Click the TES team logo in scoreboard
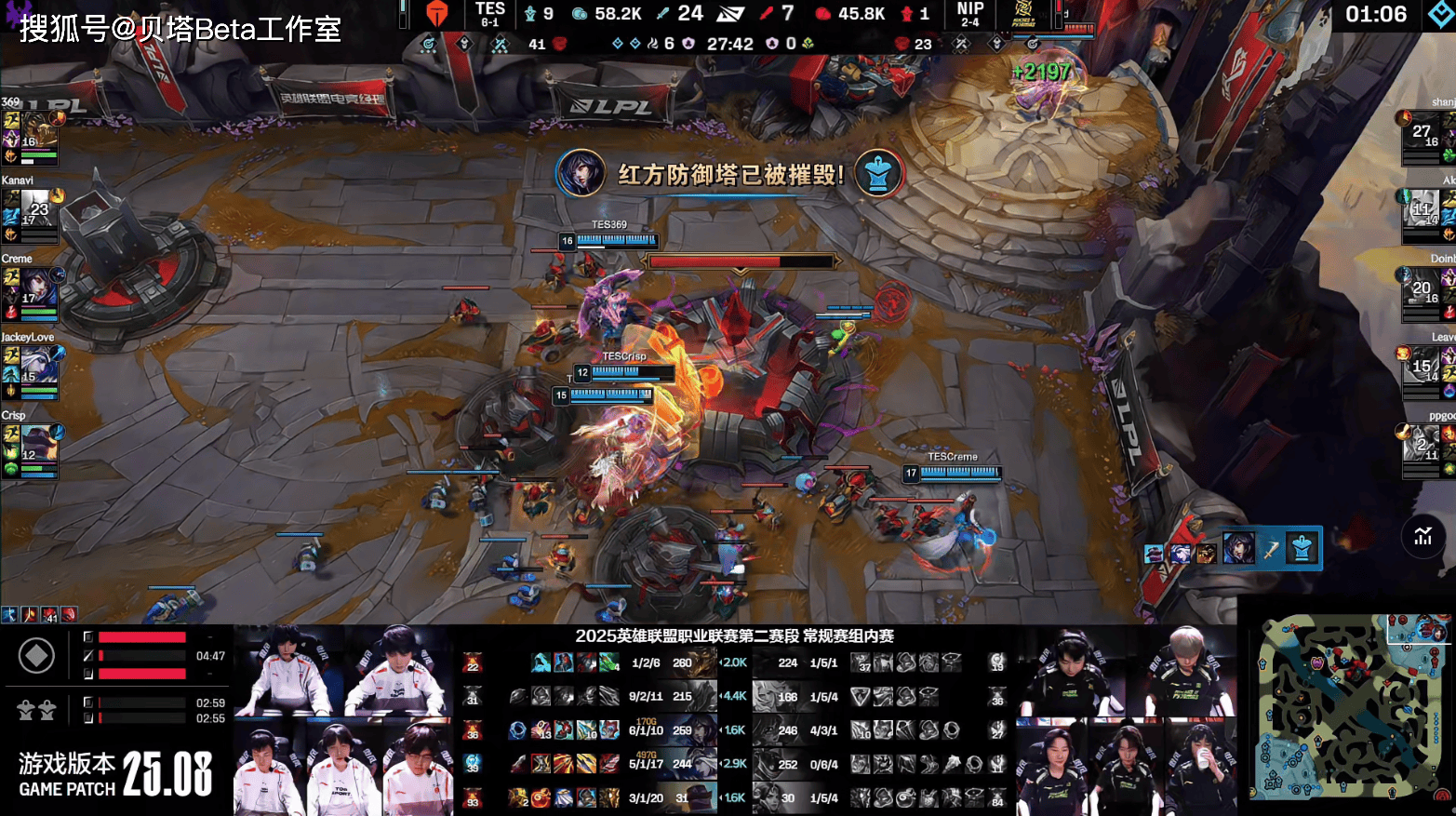 point(437,14)
